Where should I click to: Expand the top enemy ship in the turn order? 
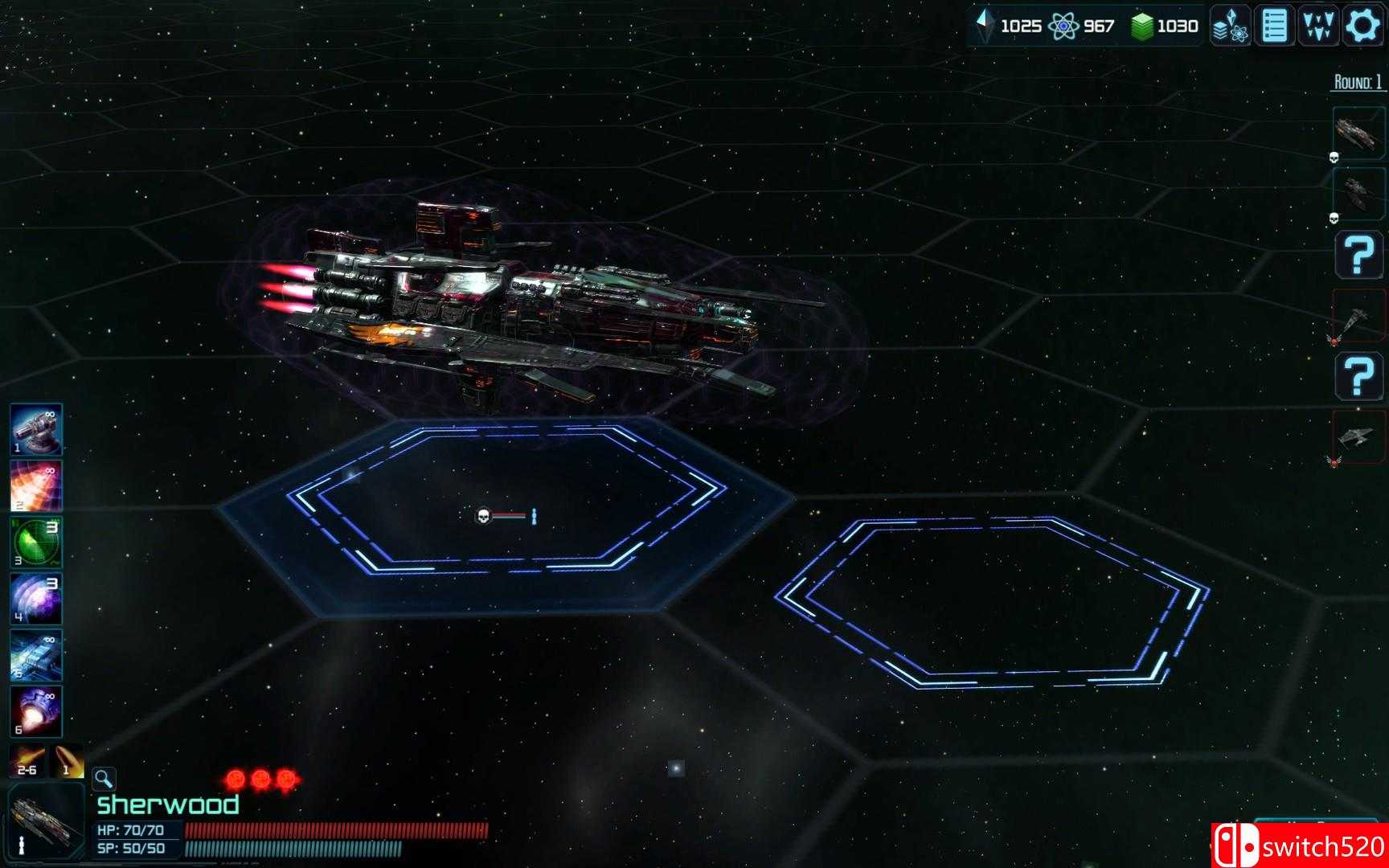pos(1358,133)
